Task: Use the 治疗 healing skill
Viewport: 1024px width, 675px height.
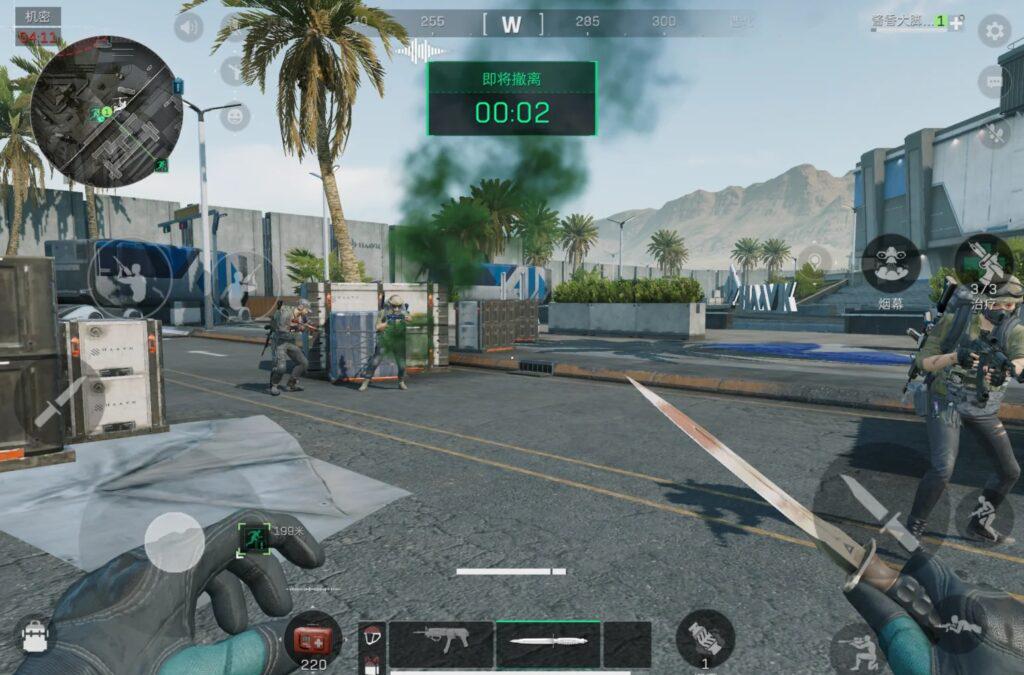Action: click(x=985, y=262)
